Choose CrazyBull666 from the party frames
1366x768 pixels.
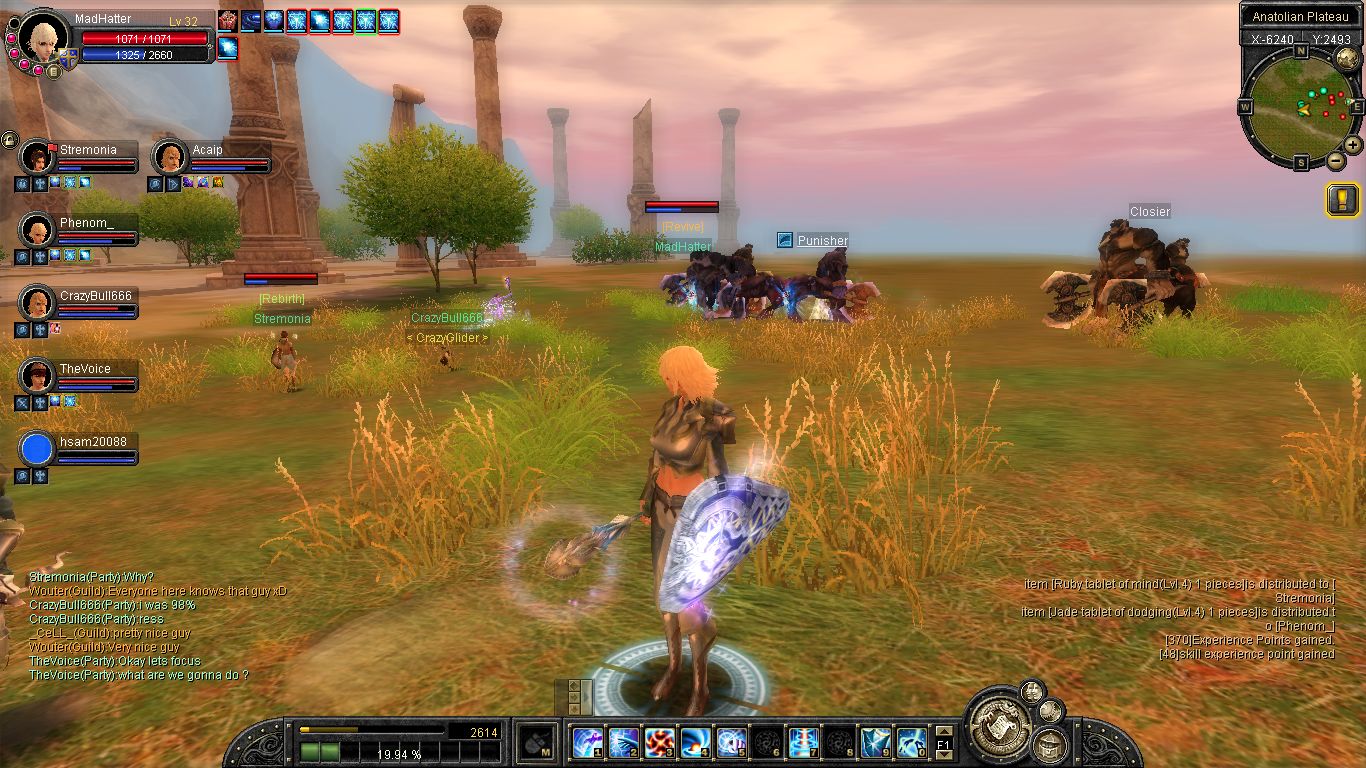(37, 303)
